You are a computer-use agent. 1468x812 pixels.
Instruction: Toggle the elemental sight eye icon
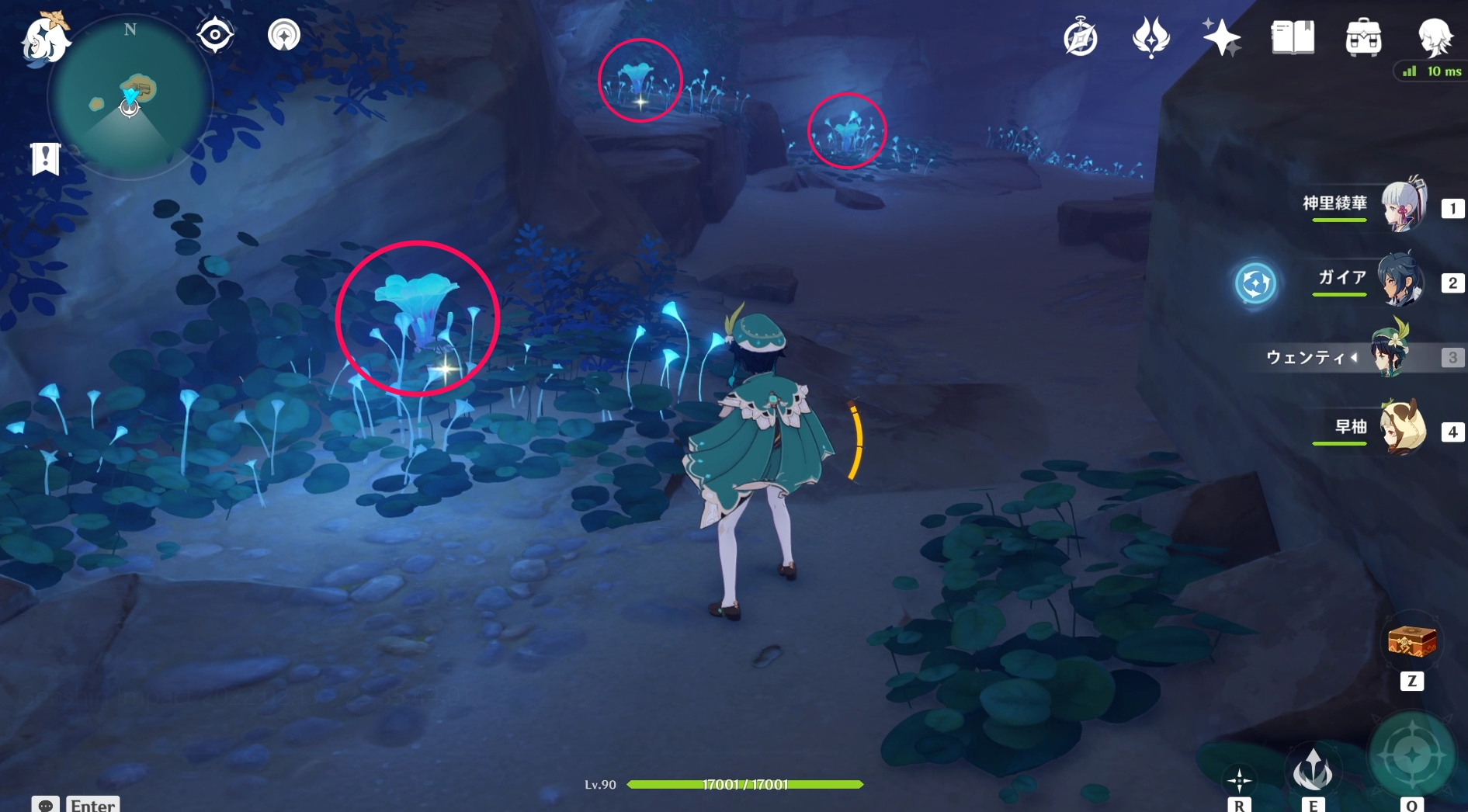[x=214, y=35]
